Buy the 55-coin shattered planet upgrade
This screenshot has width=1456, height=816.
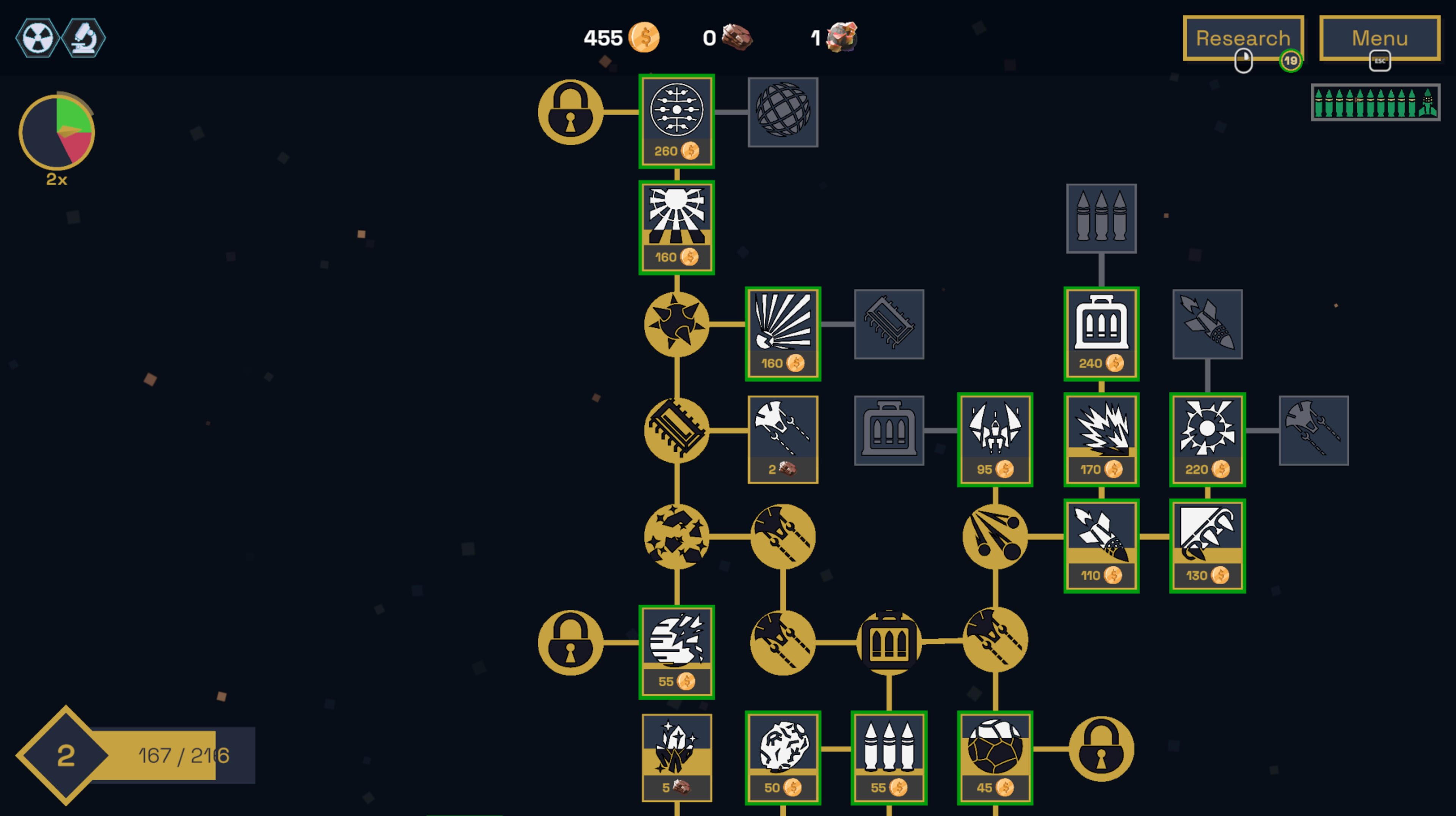[676, 652]
